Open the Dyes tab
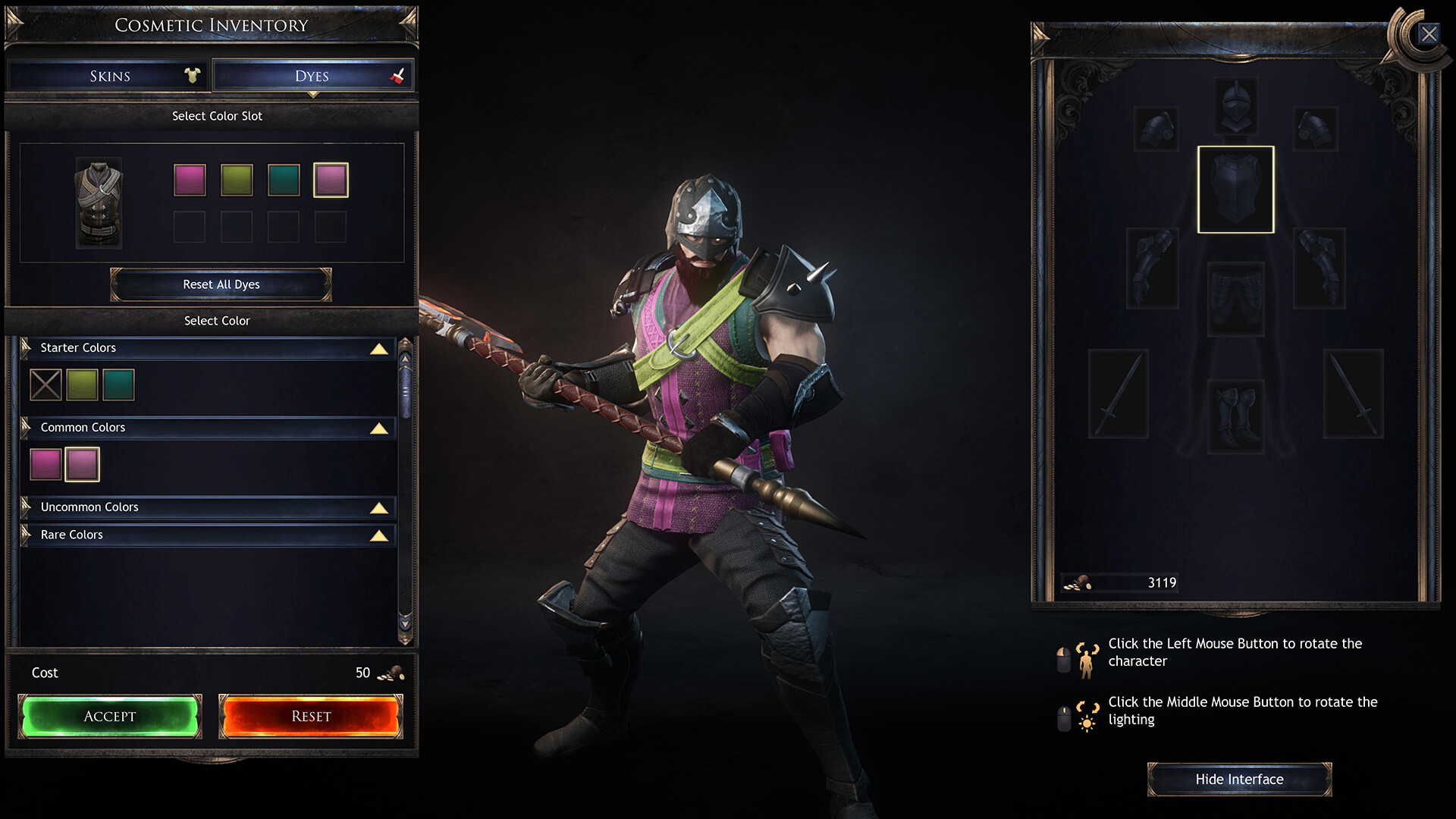Image resolution: width=1456 pixels, height=819 pixels. (x=312, y=76)
